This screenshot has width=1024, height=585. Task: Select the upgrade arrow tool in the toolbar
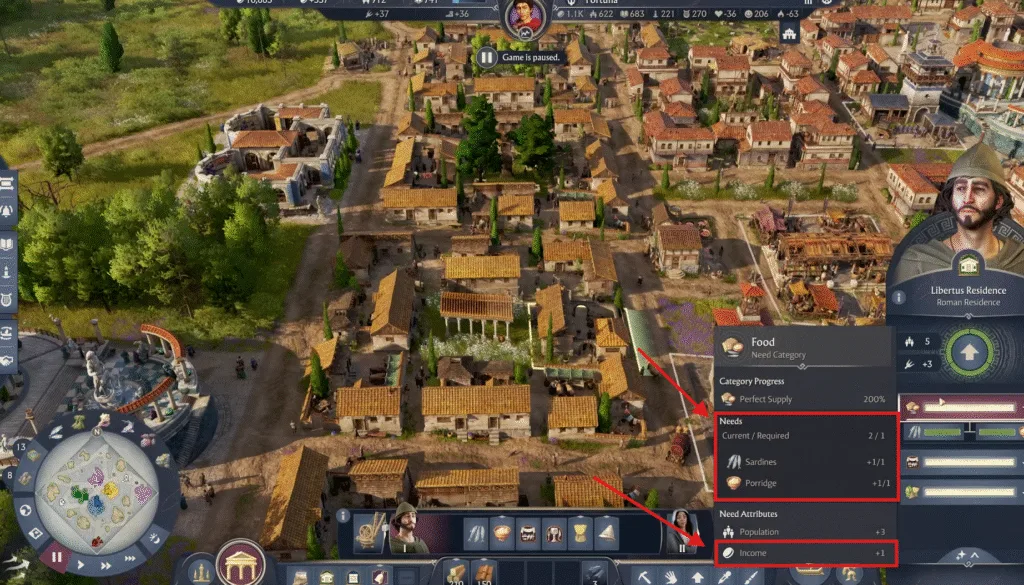point(697,576)
